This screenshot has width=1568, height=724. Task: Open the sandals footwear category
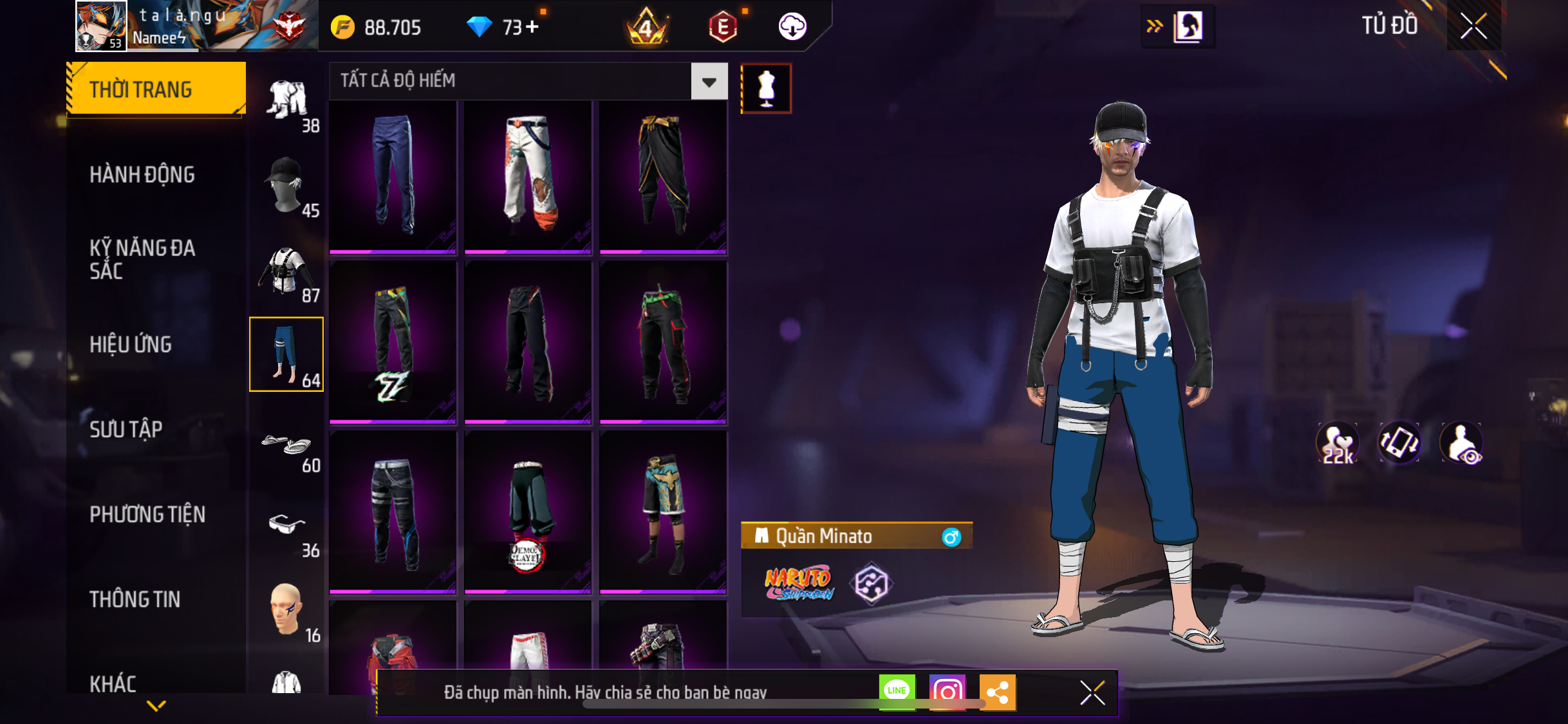(x=286, y=446)
